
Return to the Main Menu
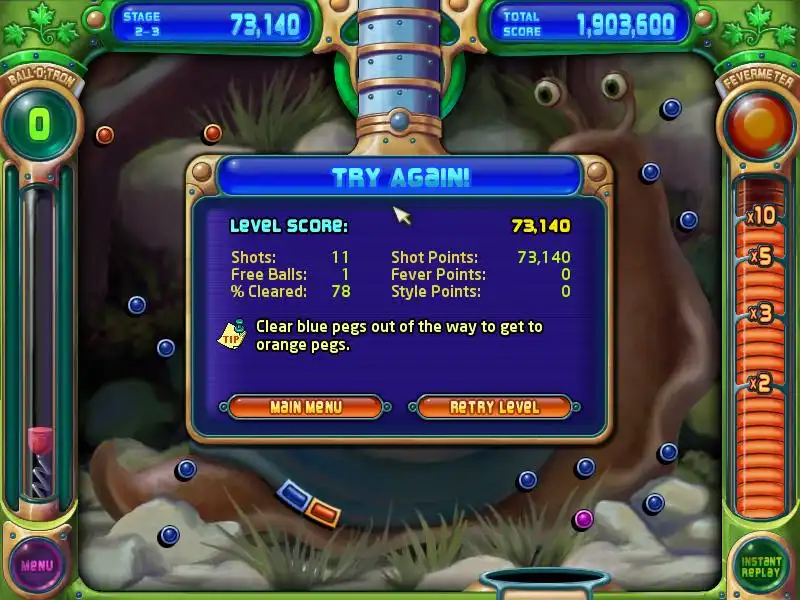[x=305, y=407]
